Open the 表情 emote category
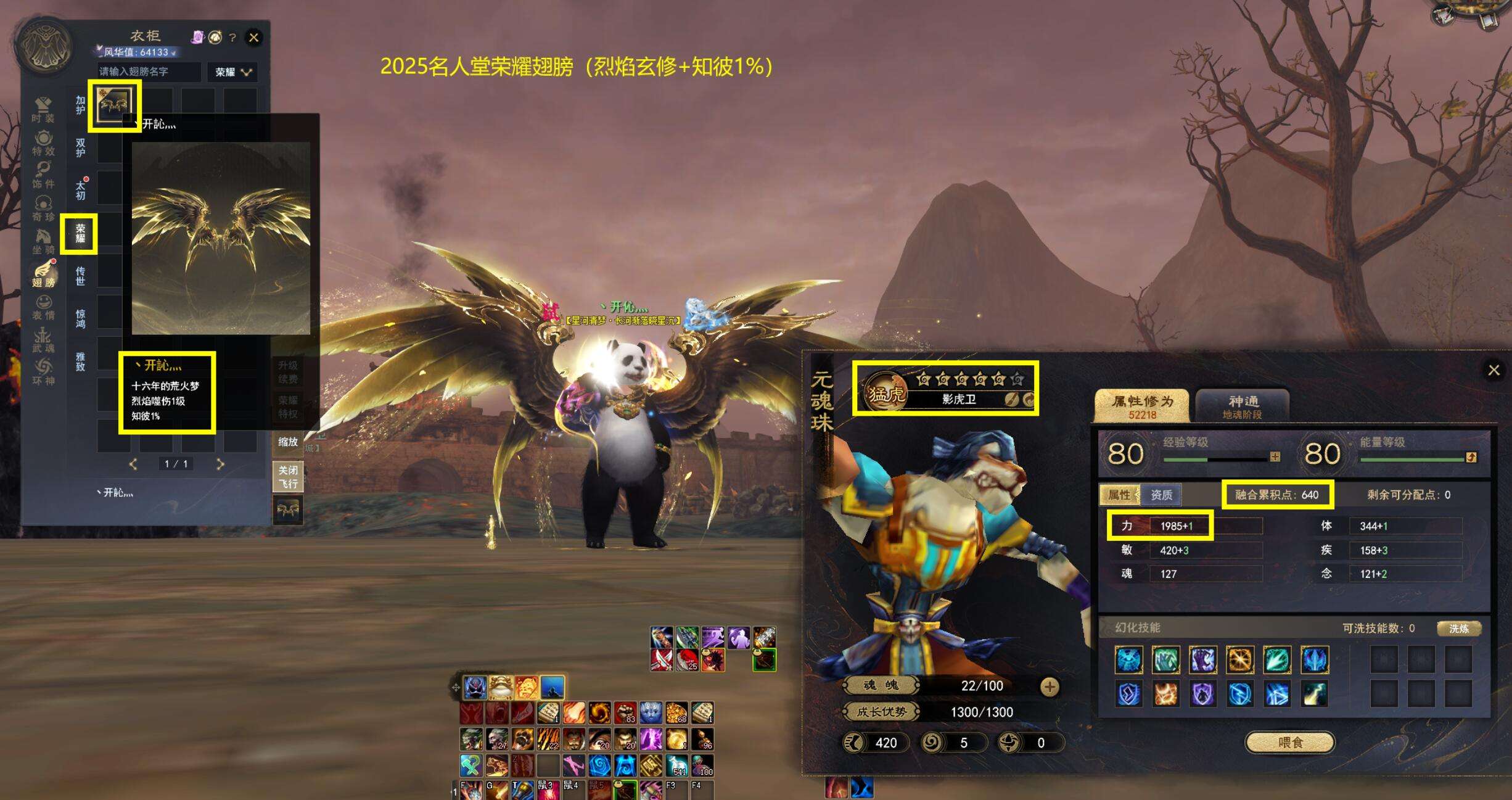The image size is (1512, 800). (x=43, y=307)
